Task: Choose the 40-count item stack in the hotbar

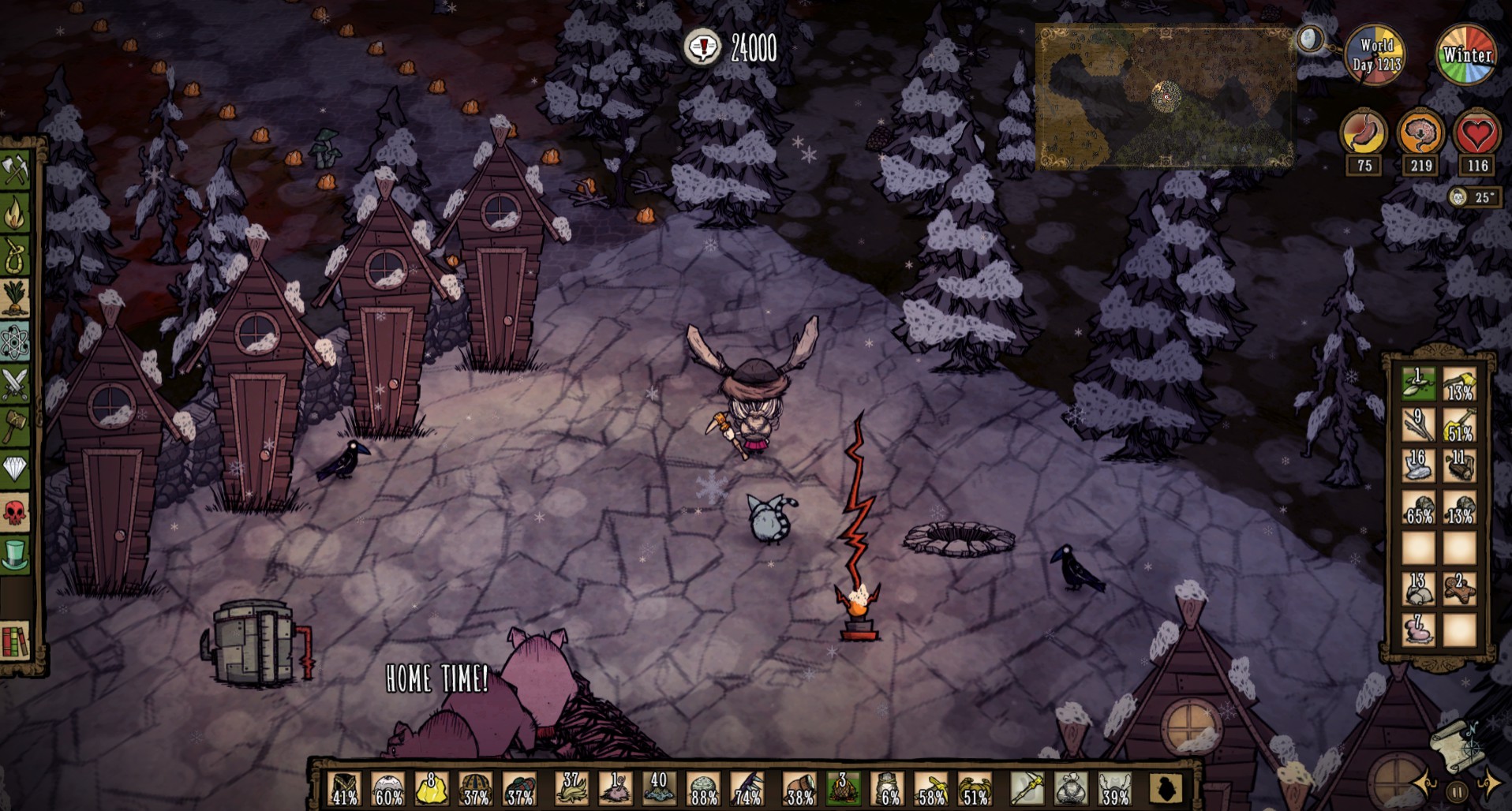Action: pos(658,789)
